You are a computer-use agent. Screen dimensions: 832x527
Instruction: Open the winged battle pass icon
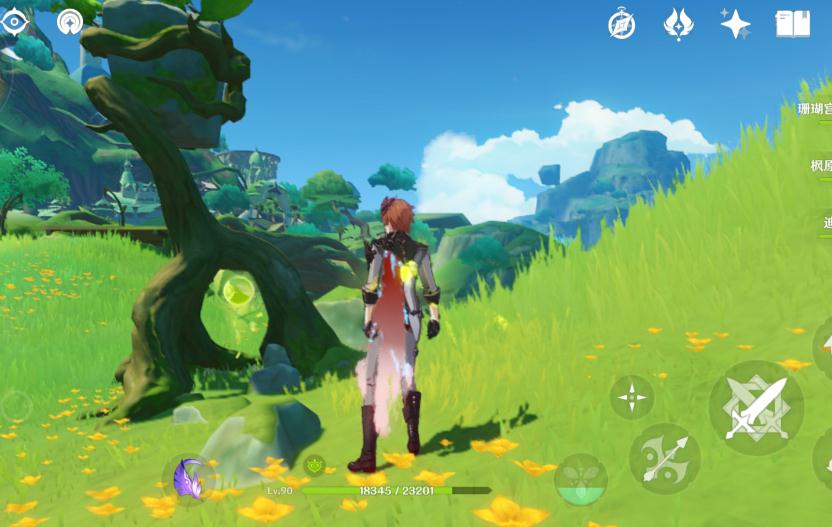pyautogui.click(x=678, y=25)
